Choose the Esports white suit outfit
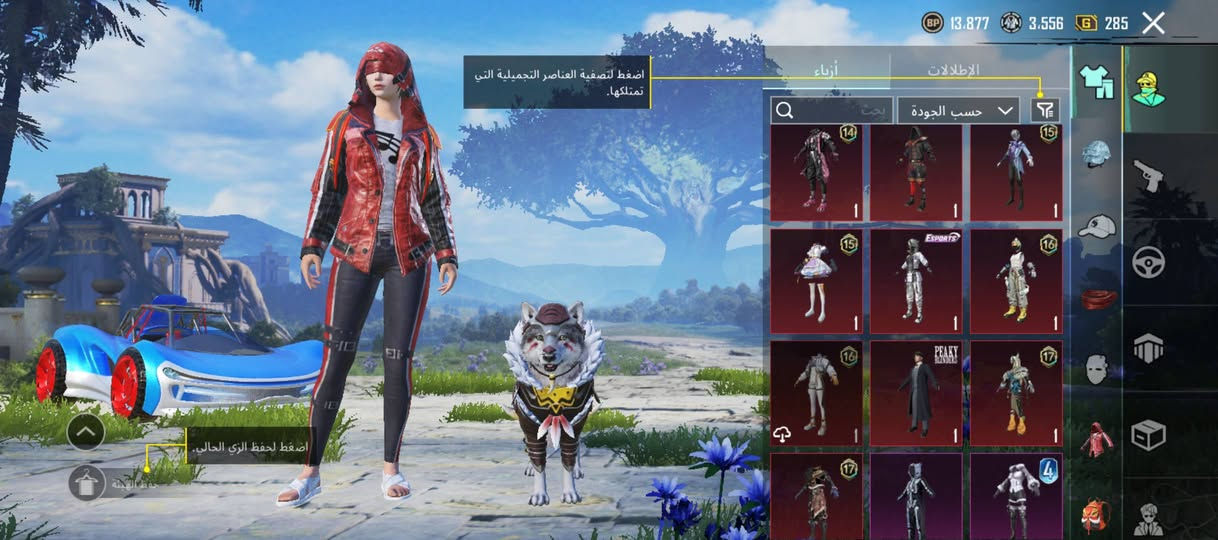 coord(916,281)
